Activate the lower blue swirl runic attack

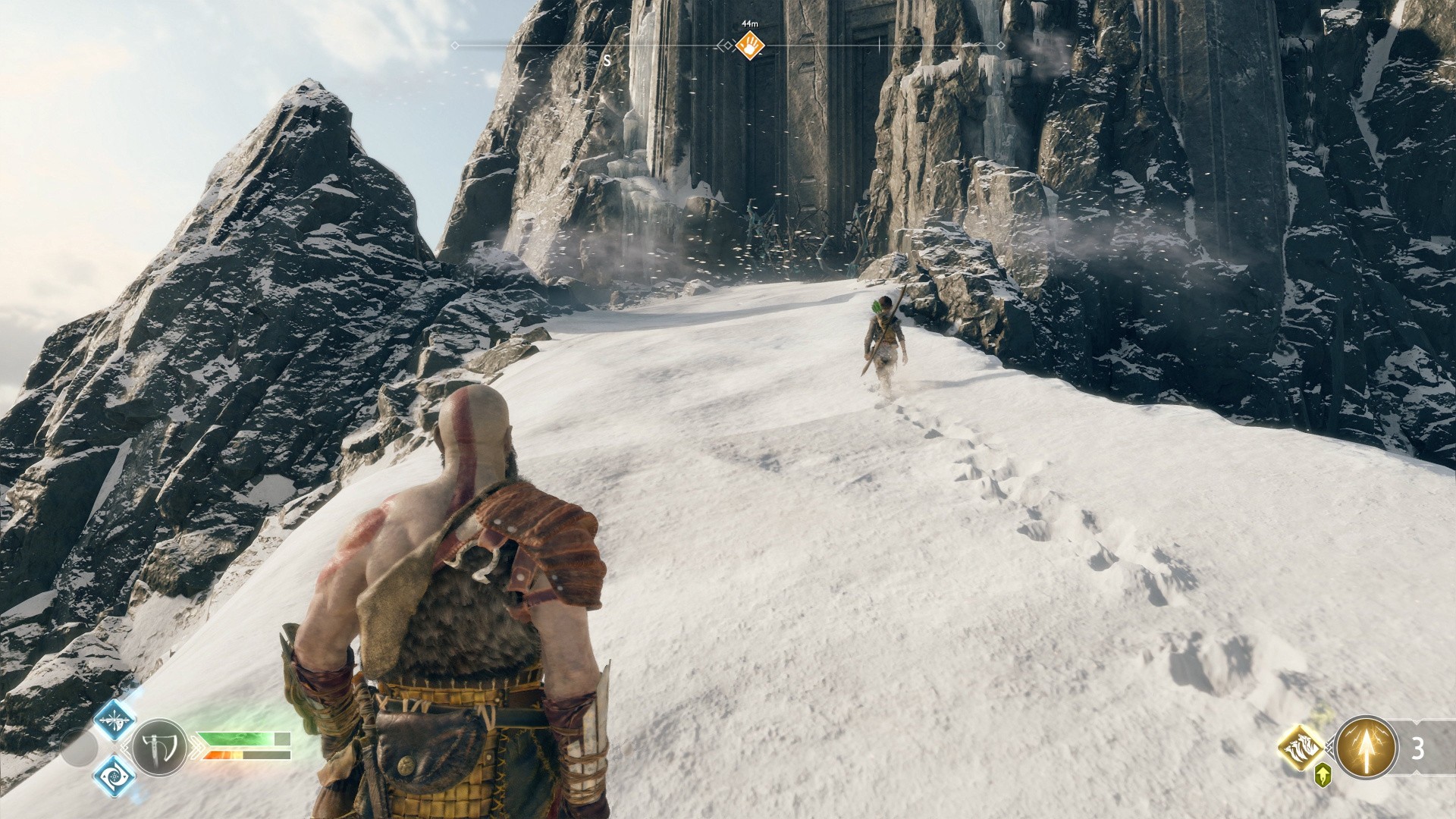click(x=115, y=777)
